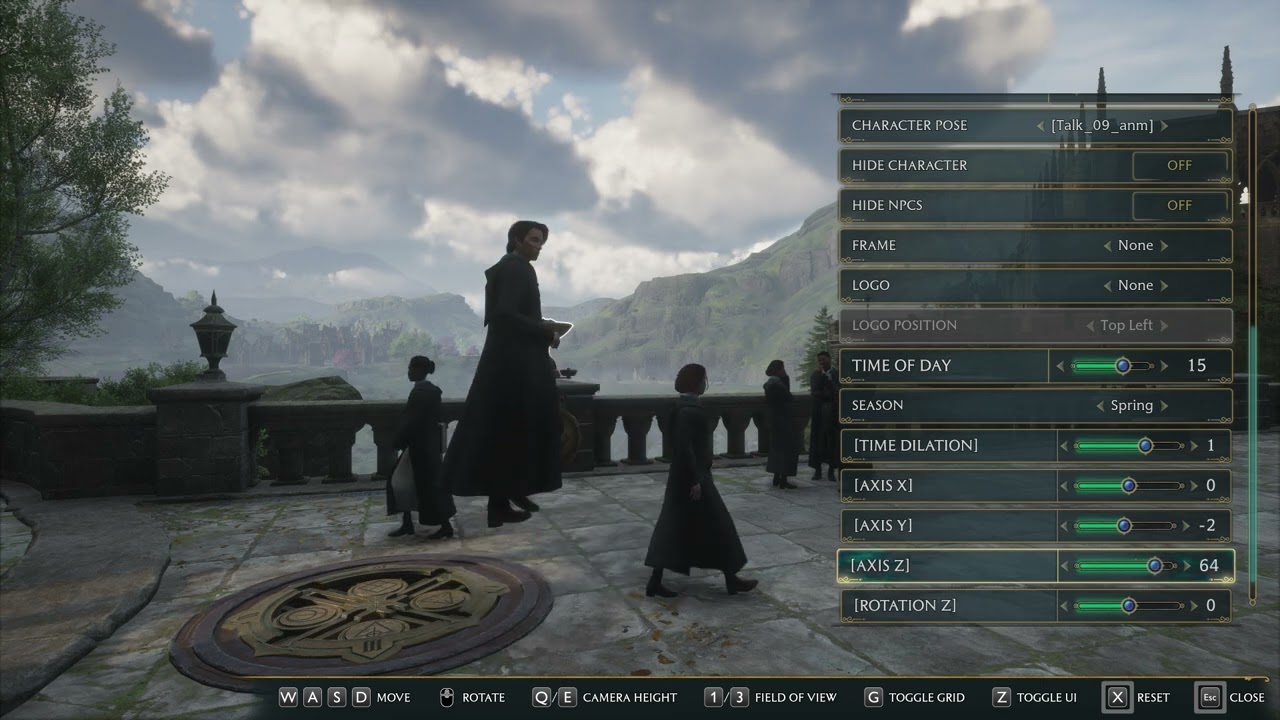Click the Esc key icon to close photo mode
The width and height of the screenshot is (1280, 720).
pos(1208,697)
